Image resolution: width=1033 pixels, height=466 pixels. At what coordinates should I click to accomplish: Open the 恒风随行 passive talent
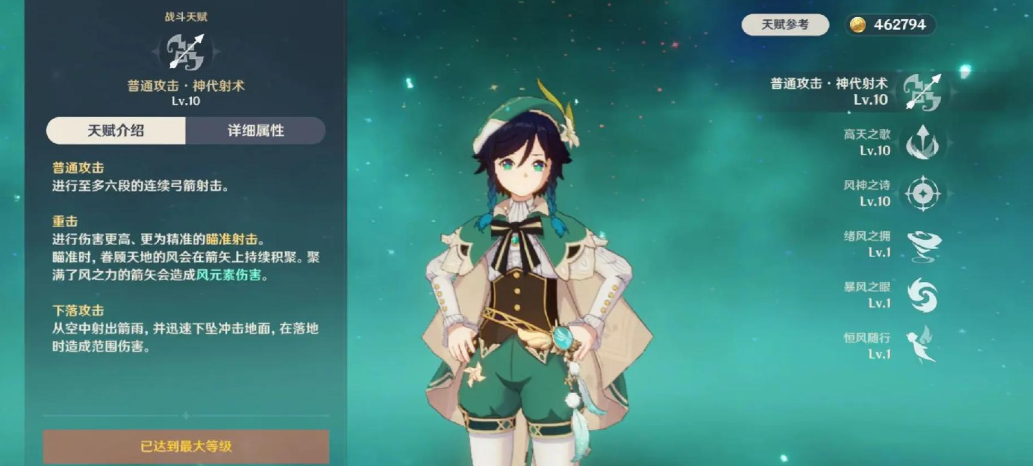tap(921, 345)
